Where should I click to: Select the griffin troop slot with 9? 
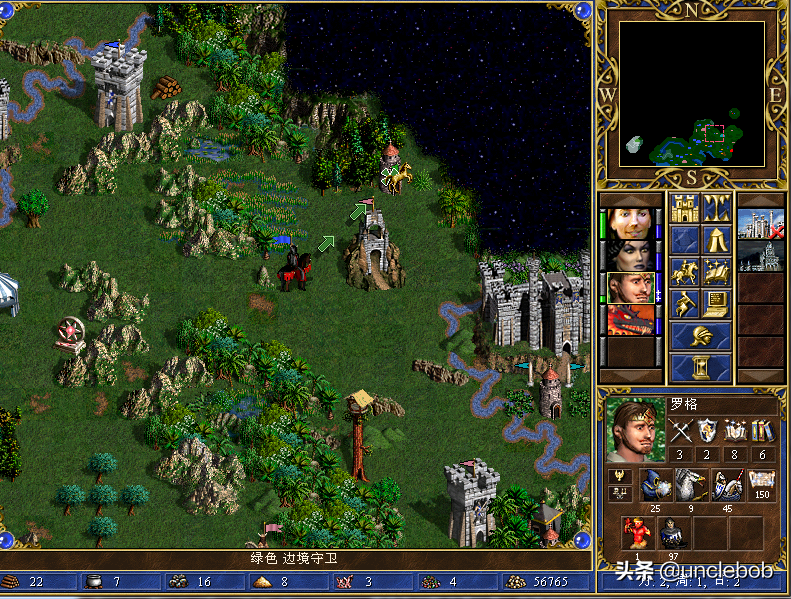click(x=691, y=487)
